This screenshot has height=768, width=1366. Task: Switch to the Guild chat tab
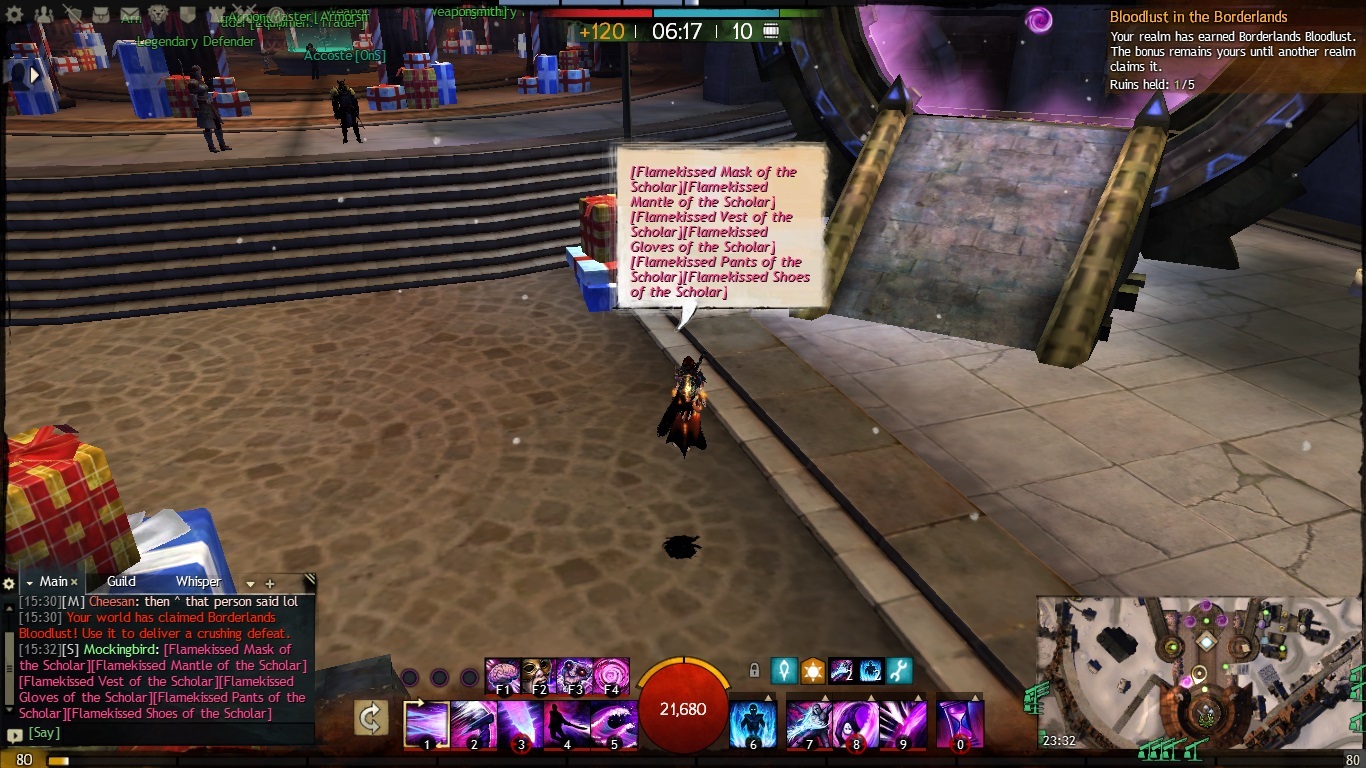(121, 581)
